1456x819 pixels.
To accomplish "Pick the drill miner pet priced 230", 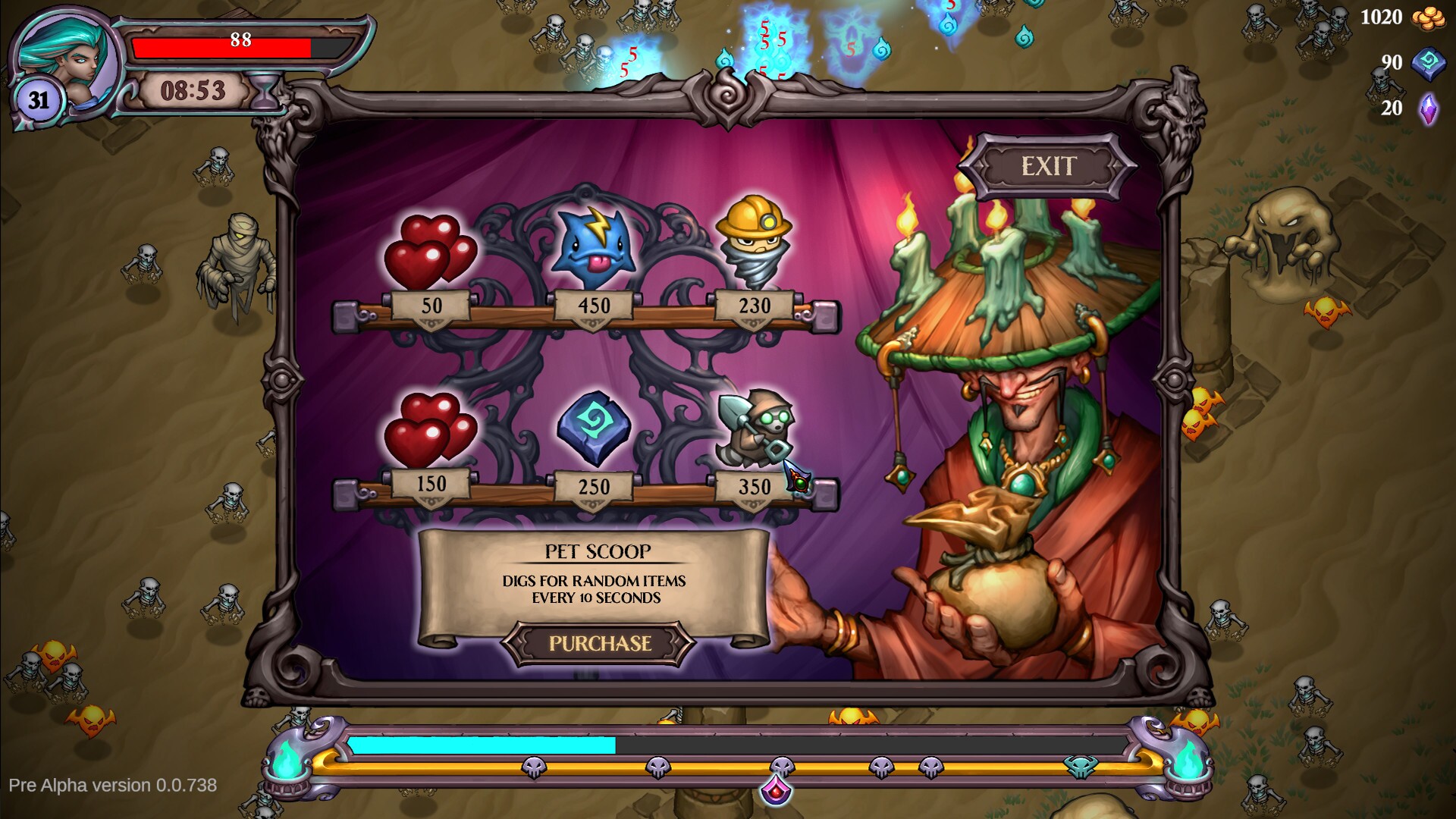I will tap(755, 243).
